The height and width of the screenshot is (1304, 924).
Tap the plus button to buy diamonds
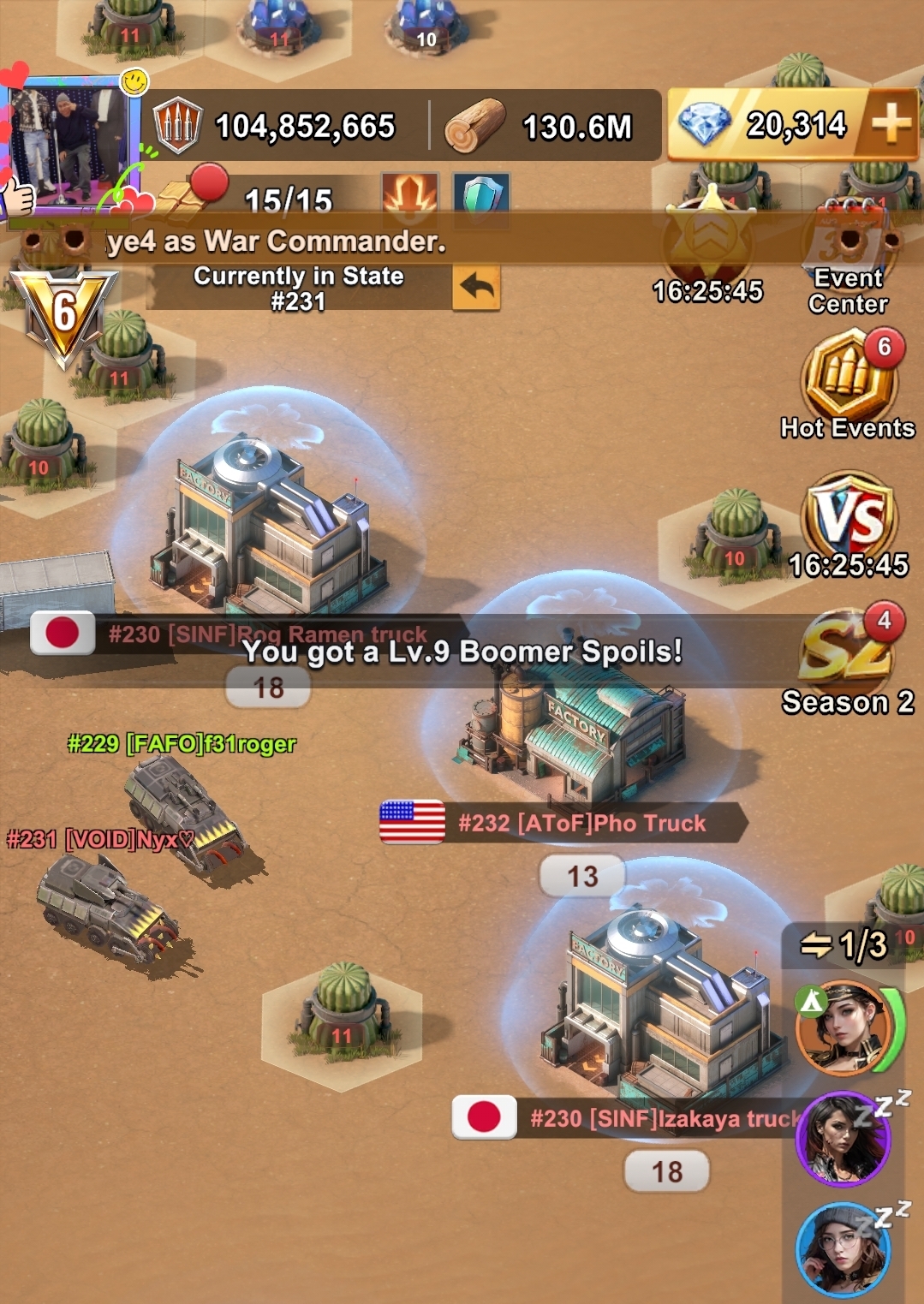[x=891, y=125]
